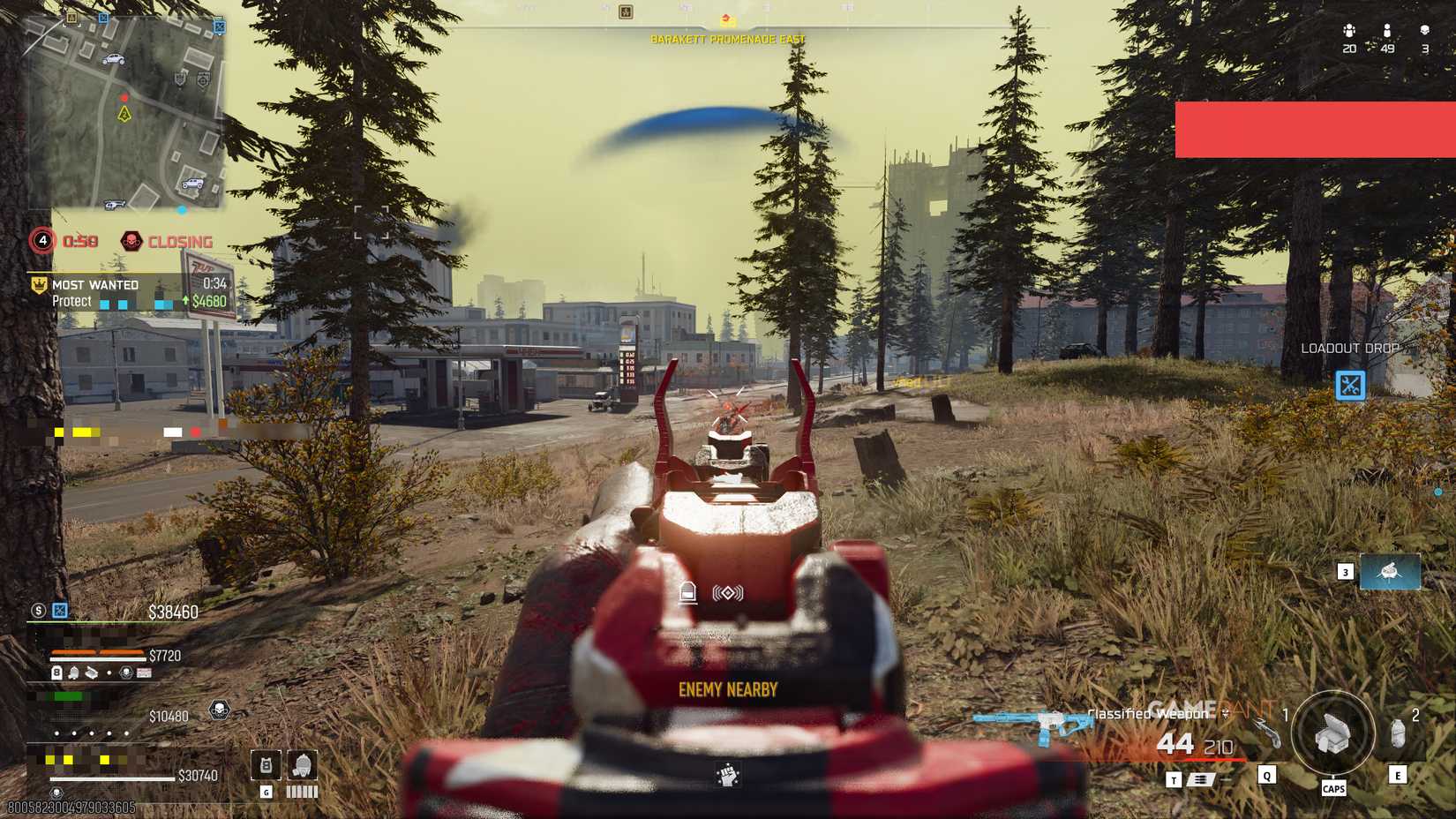1456x819 pixels.
Task: Select the gas mask equipment icon
Action: click(x=301, y=764)
